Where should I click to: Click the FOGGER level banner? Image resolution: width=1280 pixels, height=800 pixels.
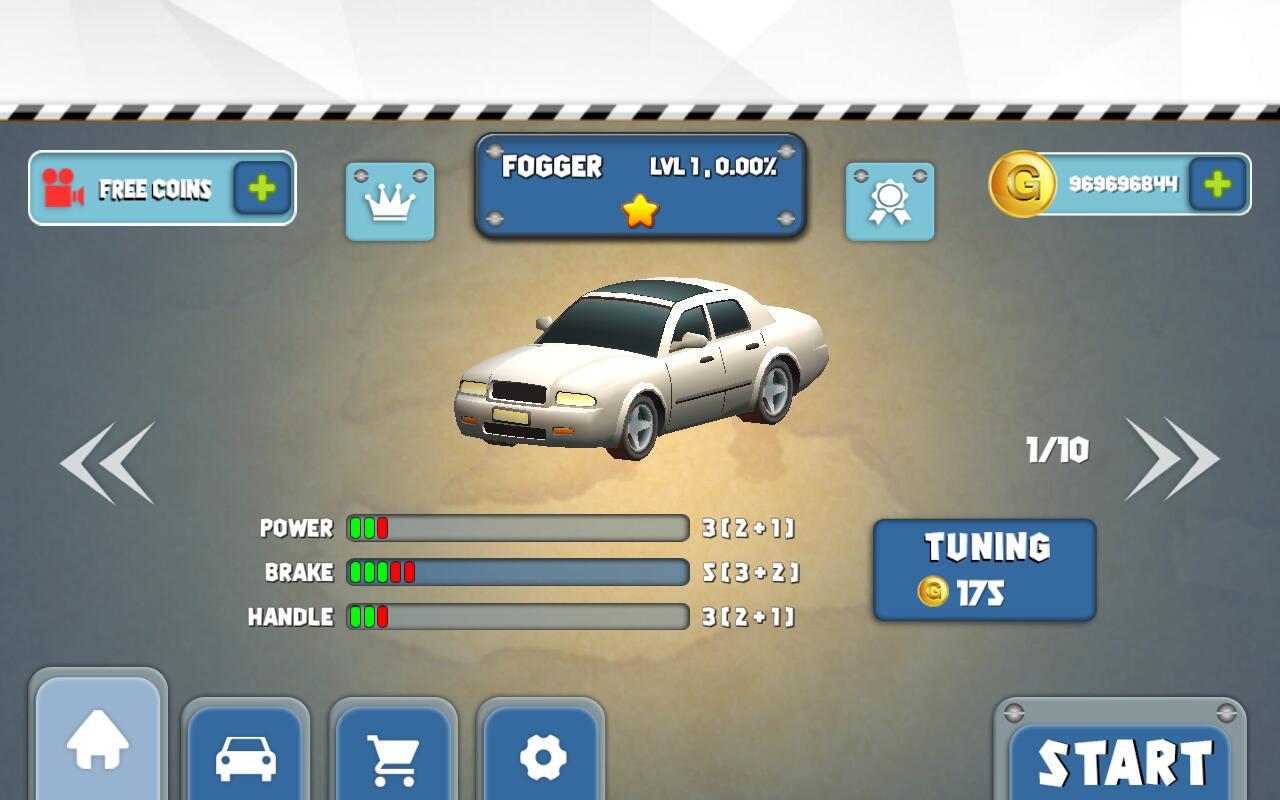tap(640, 168)
